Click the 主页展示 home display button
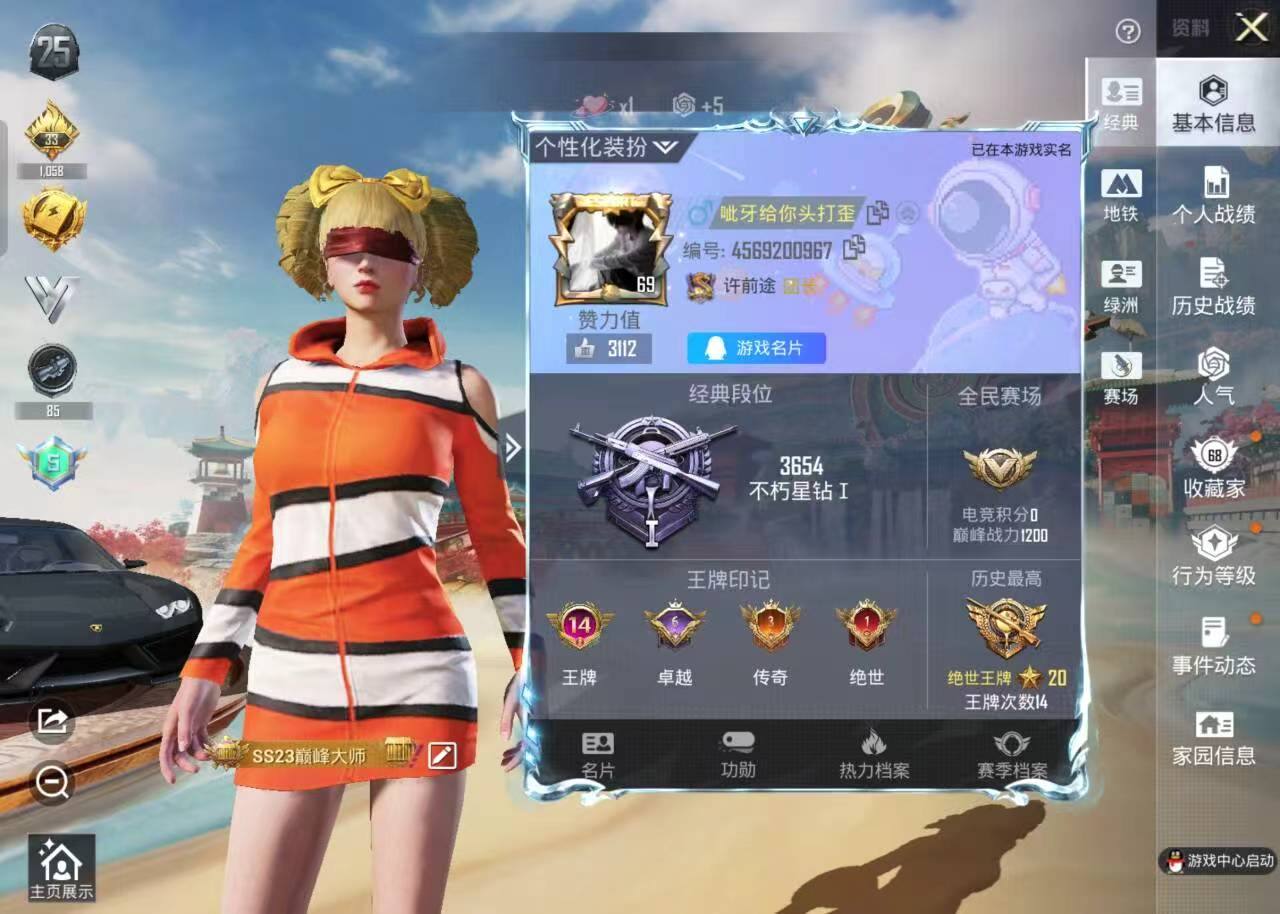1280x914 pixels. 61,868
